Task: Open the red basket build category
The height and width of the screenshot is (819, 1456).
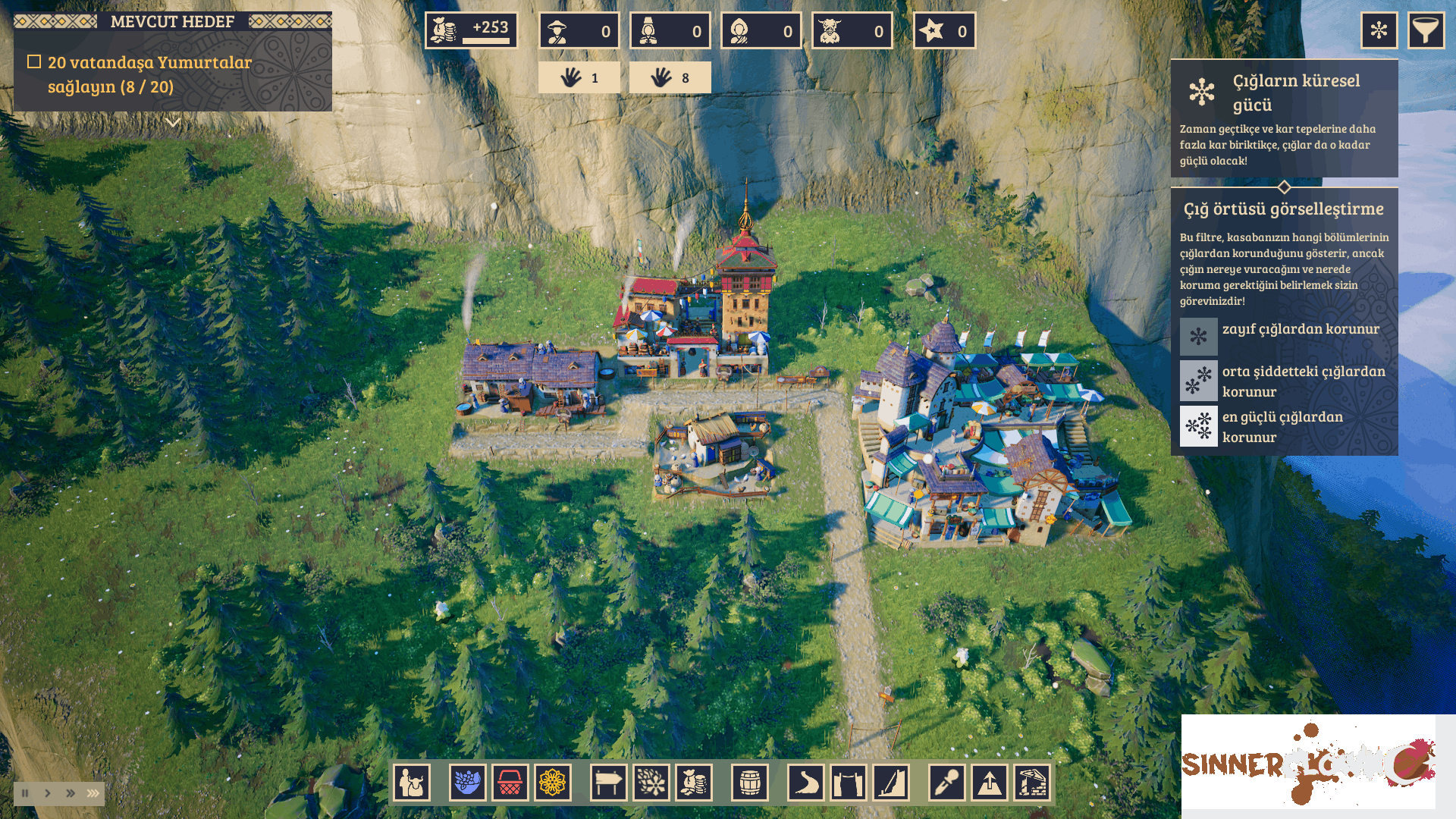Action: click(x=510, y=782)
